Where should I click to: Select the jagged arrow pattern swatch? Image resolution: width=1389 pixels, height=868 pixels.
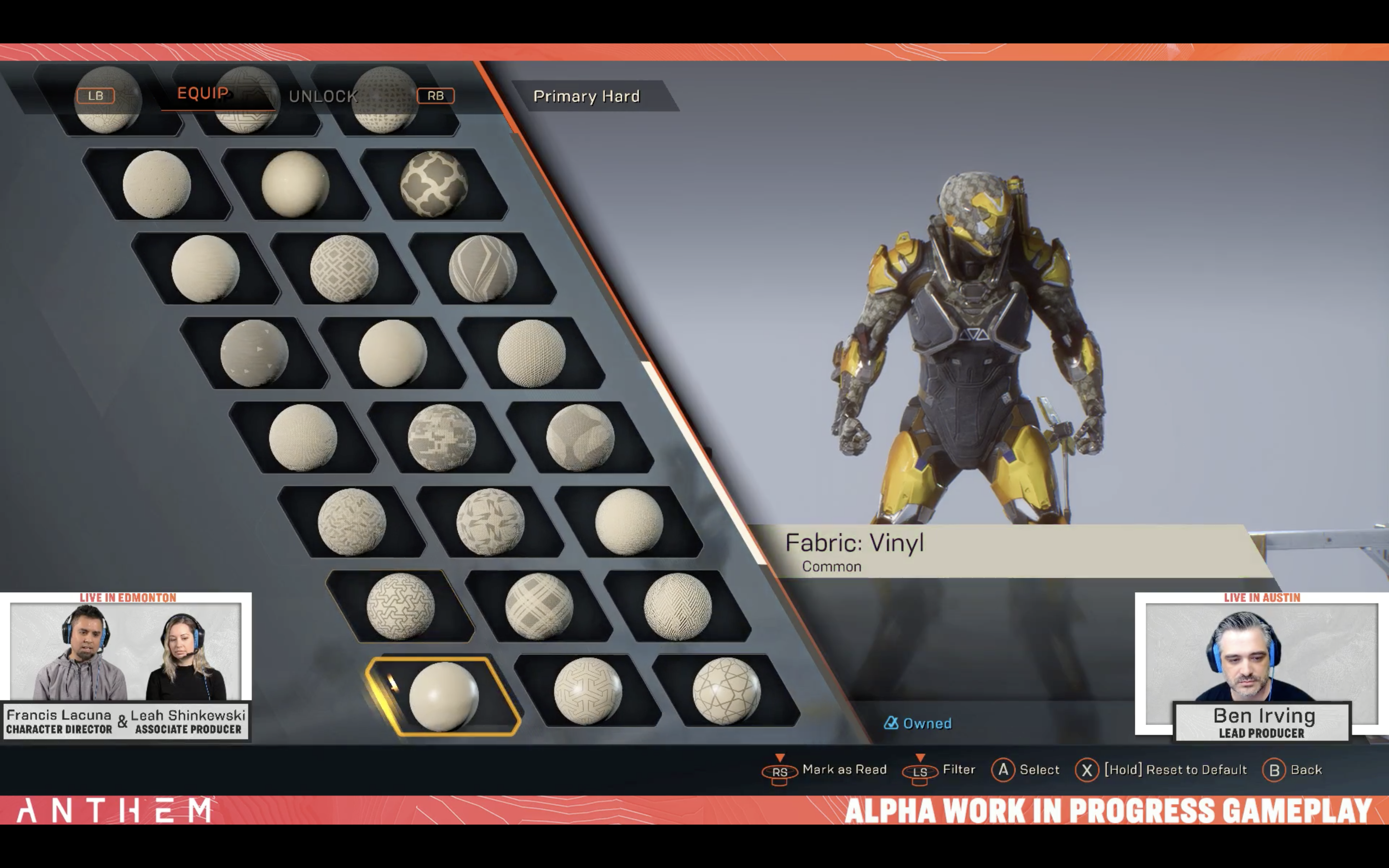[x=490, y=522]
